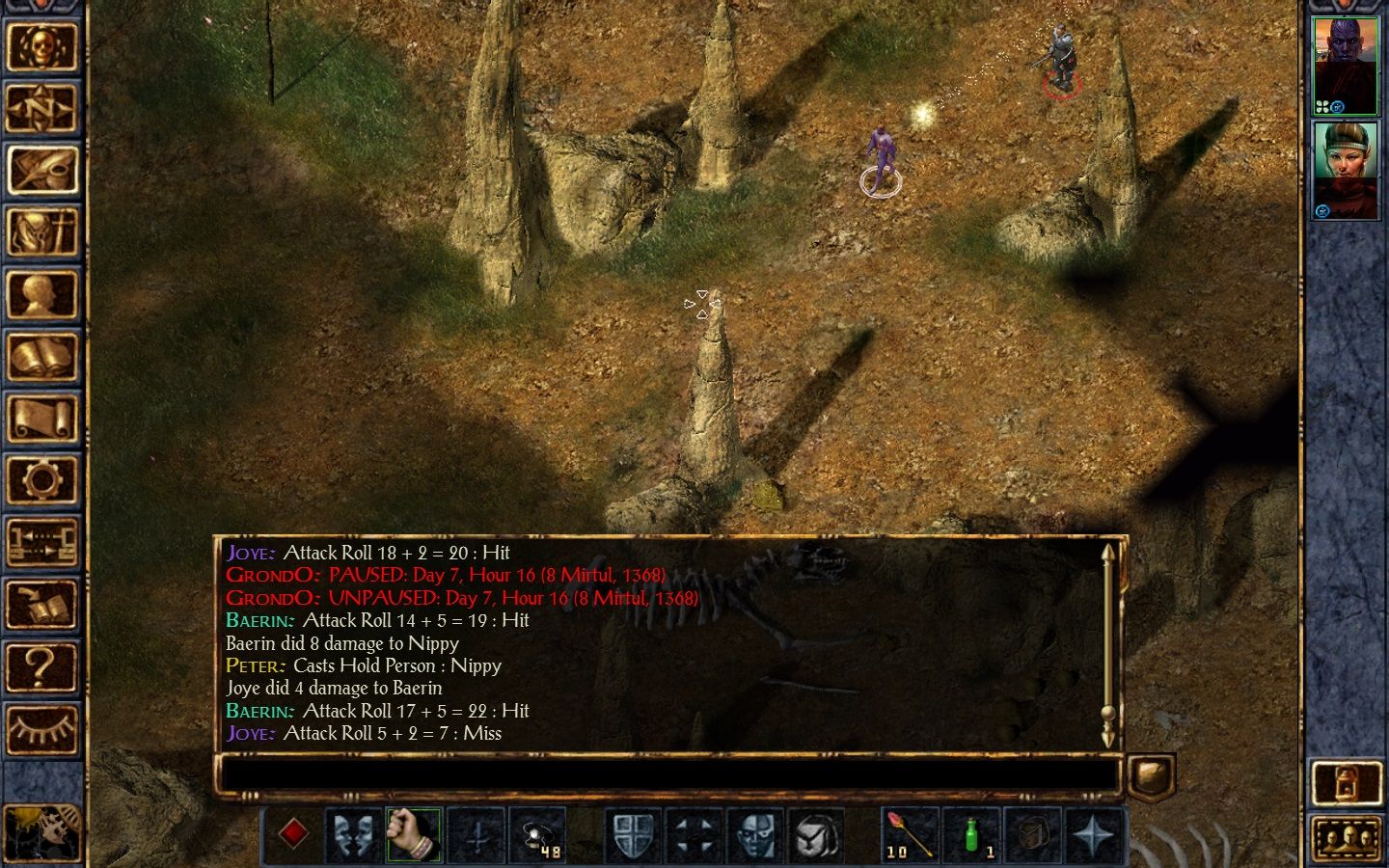Viewport: 1389px width, 868px height.
Task: Open the options gear button
Action: (x=41, y=479)
